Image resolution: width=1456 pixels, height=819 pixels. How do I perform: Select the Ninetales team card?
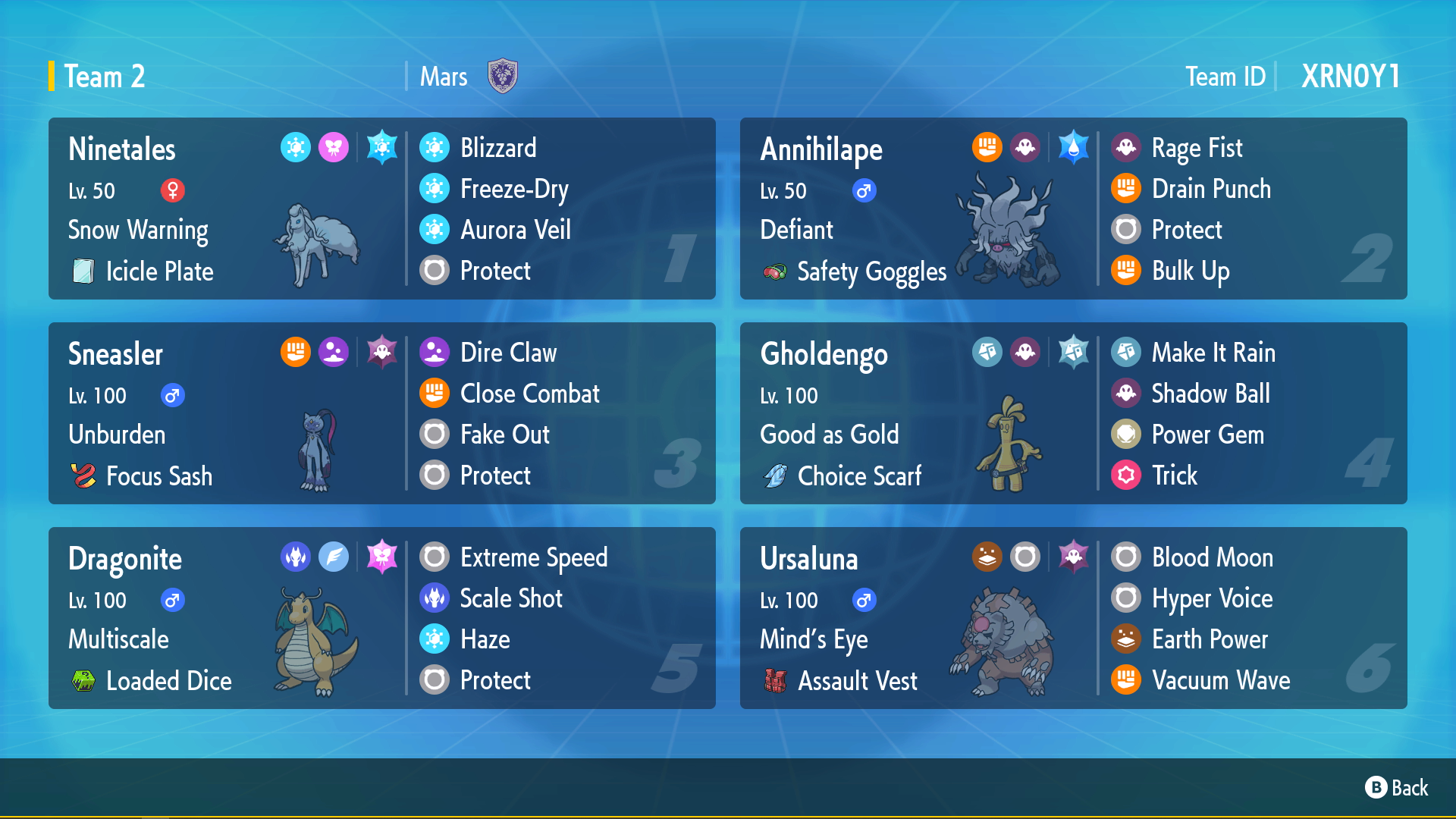coord(382,209)
